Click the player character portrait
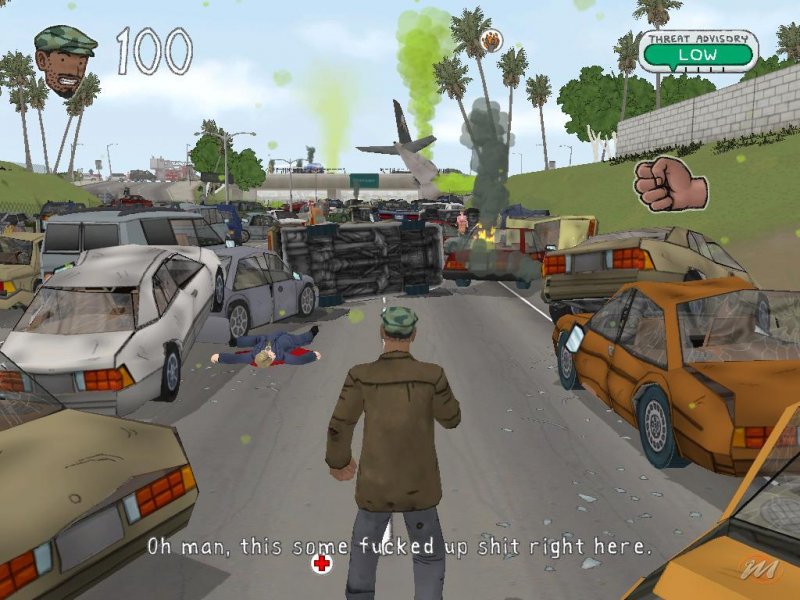 coord(64,60)
